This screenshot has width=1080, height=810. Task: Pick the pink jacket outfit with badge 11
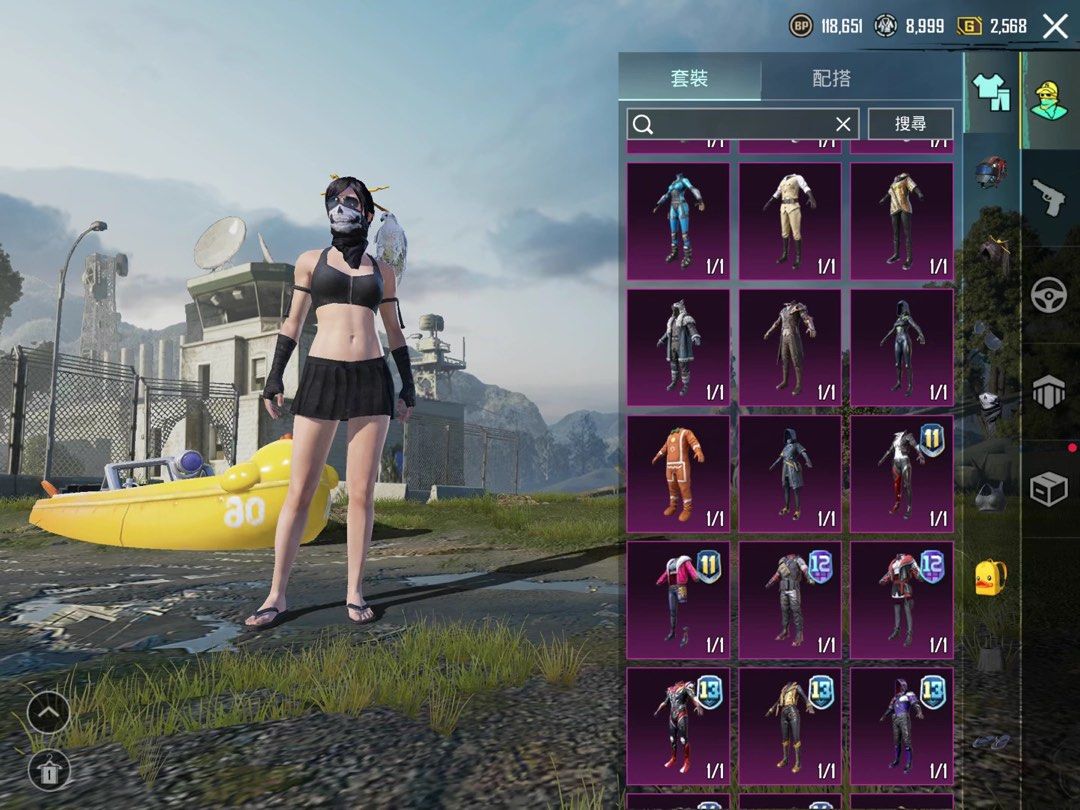(x=678, y=600)
